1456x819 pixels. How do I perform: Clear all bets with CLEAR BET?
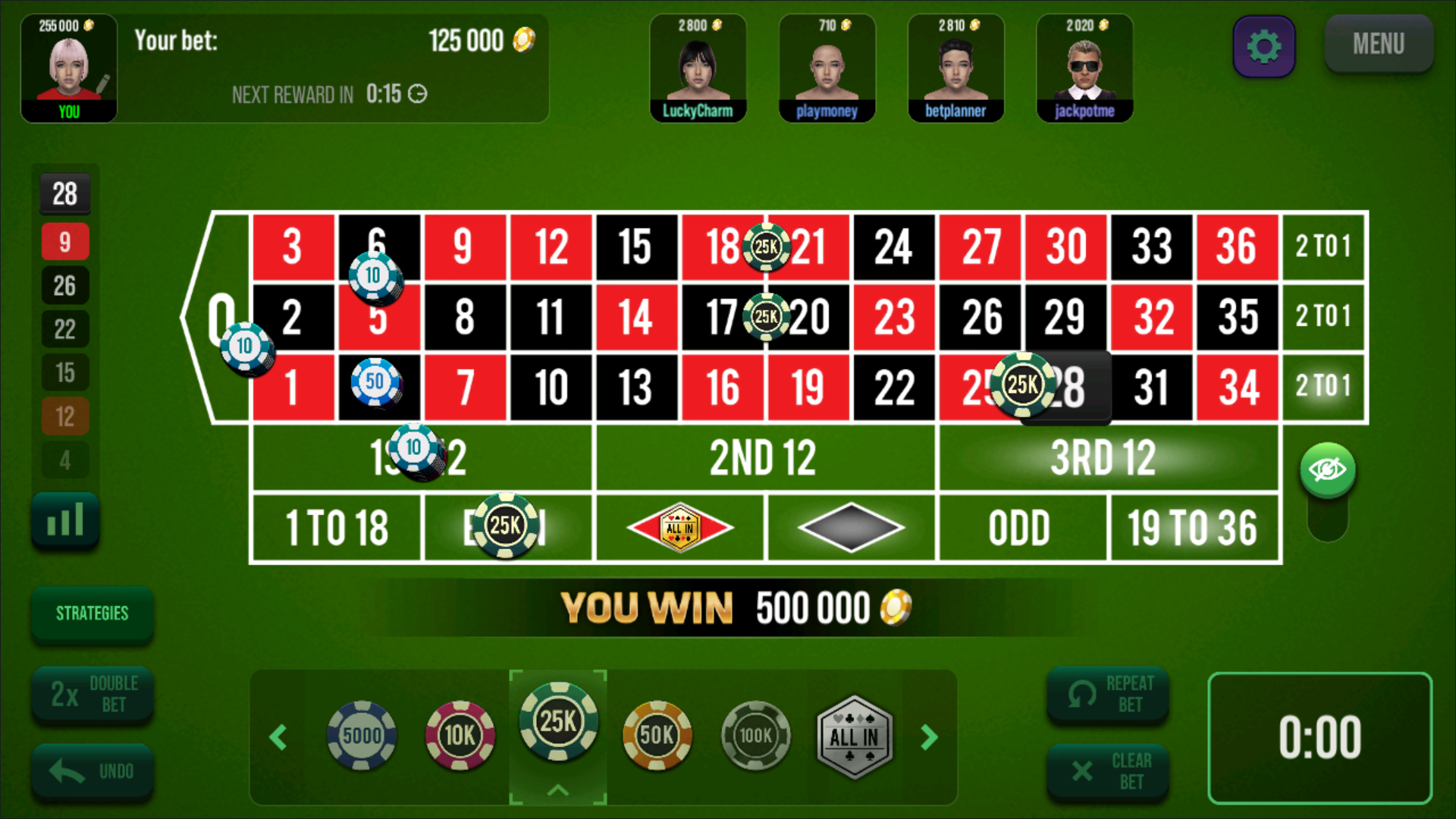(1107, 772)
